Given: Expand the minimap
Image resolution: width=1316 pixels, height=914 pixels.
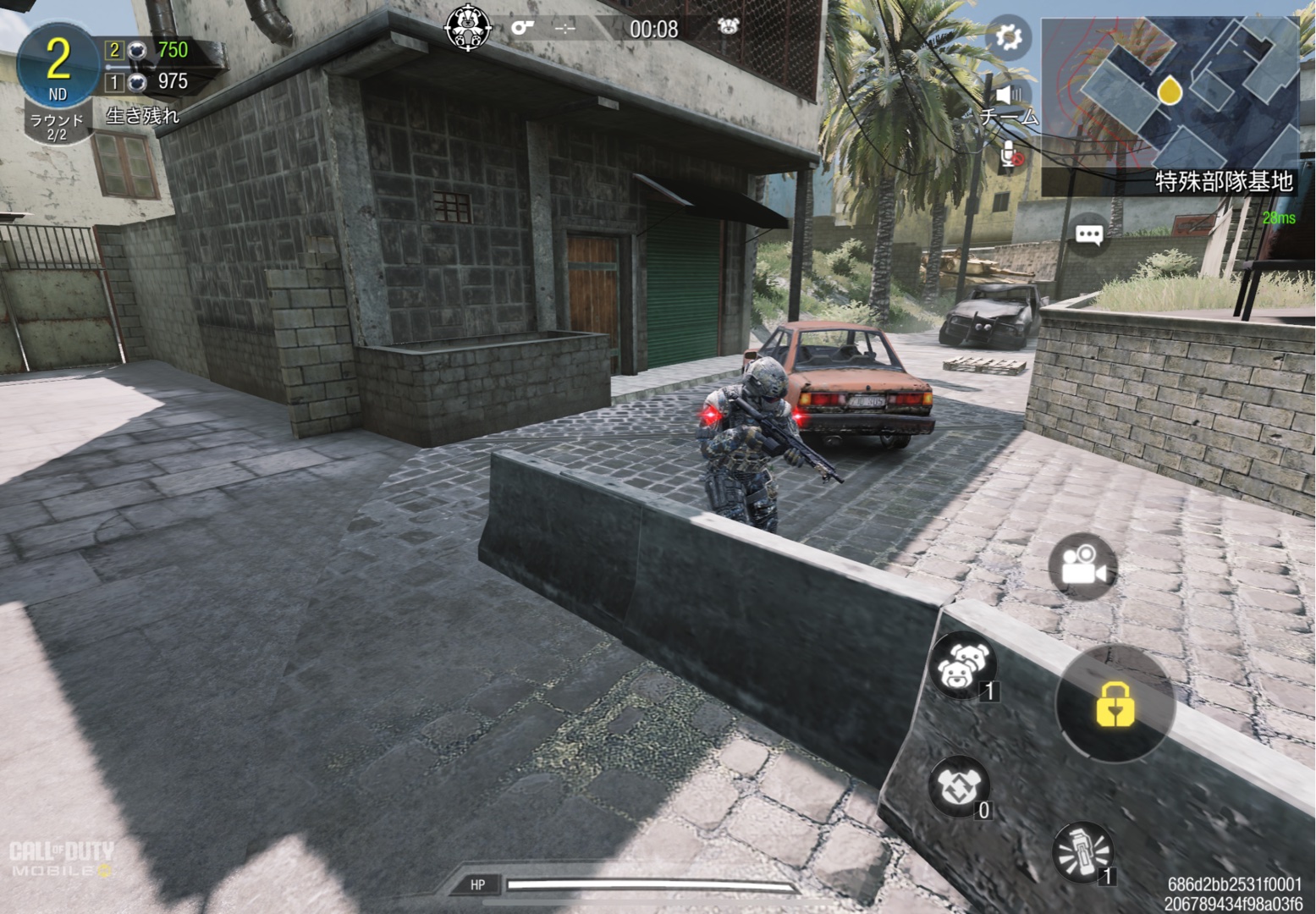Looking at the screenshot, I should tap(1170, 91).
